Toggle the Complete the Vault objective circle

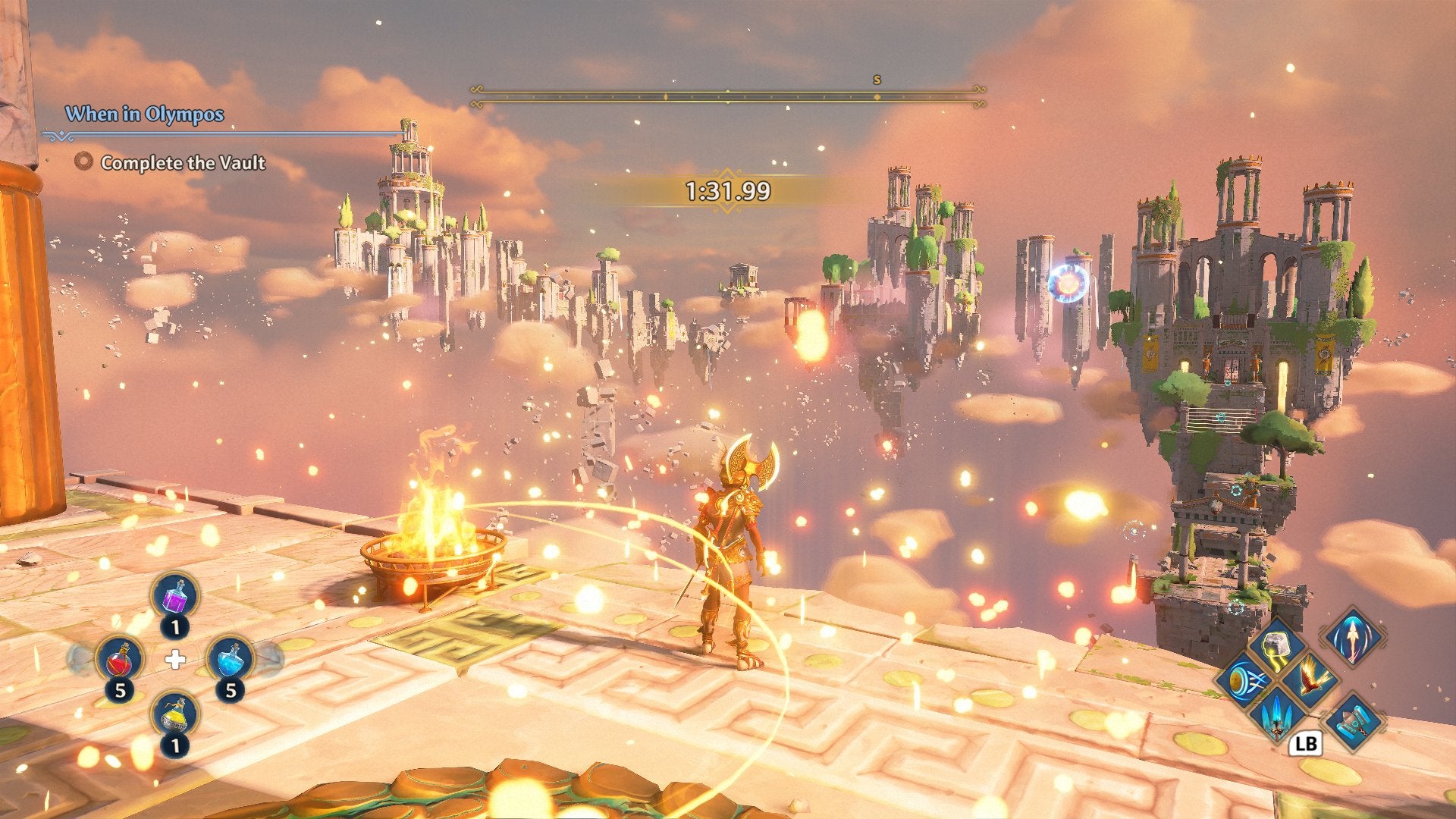coord(83,162)
